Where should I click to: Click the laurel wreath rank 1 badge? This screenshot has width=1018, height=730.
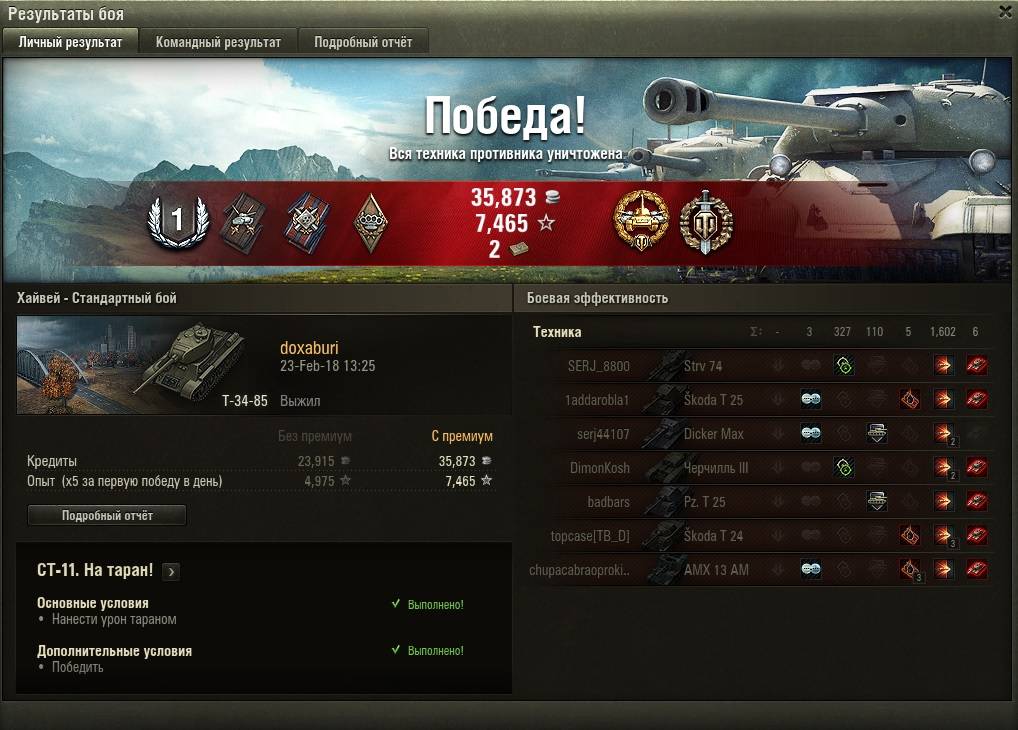tap(177, 221)
